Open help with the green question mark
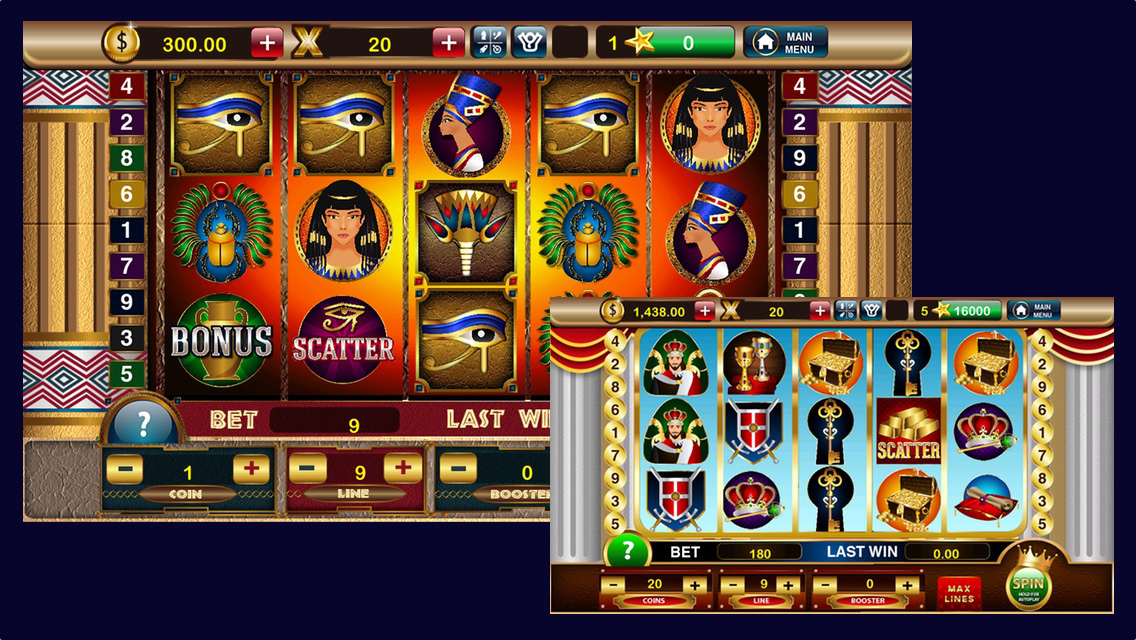Screen dimensions: 1136x640 627,551
